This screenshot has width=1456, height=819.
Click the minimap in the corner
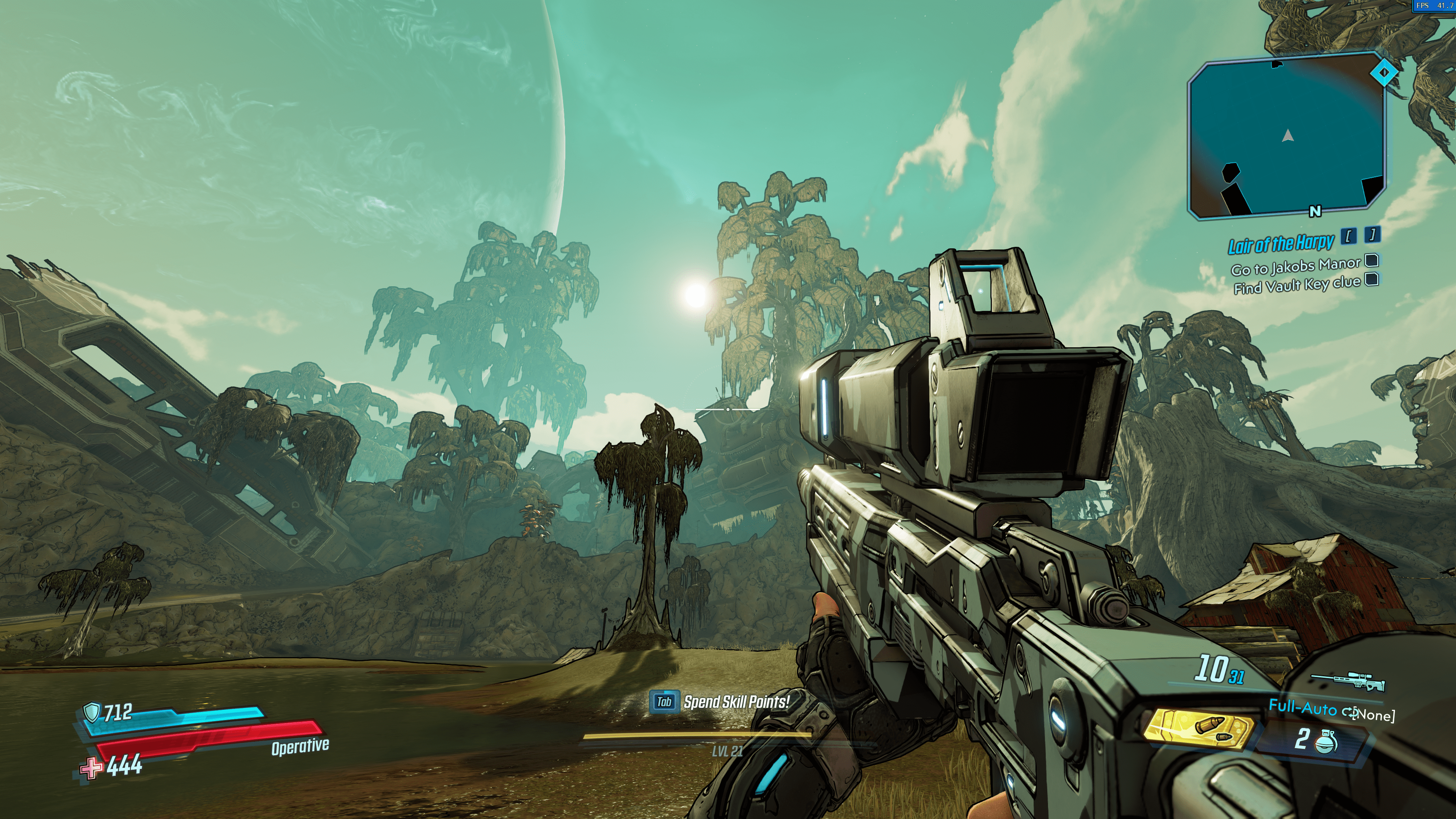click(x=1287, y=136)
